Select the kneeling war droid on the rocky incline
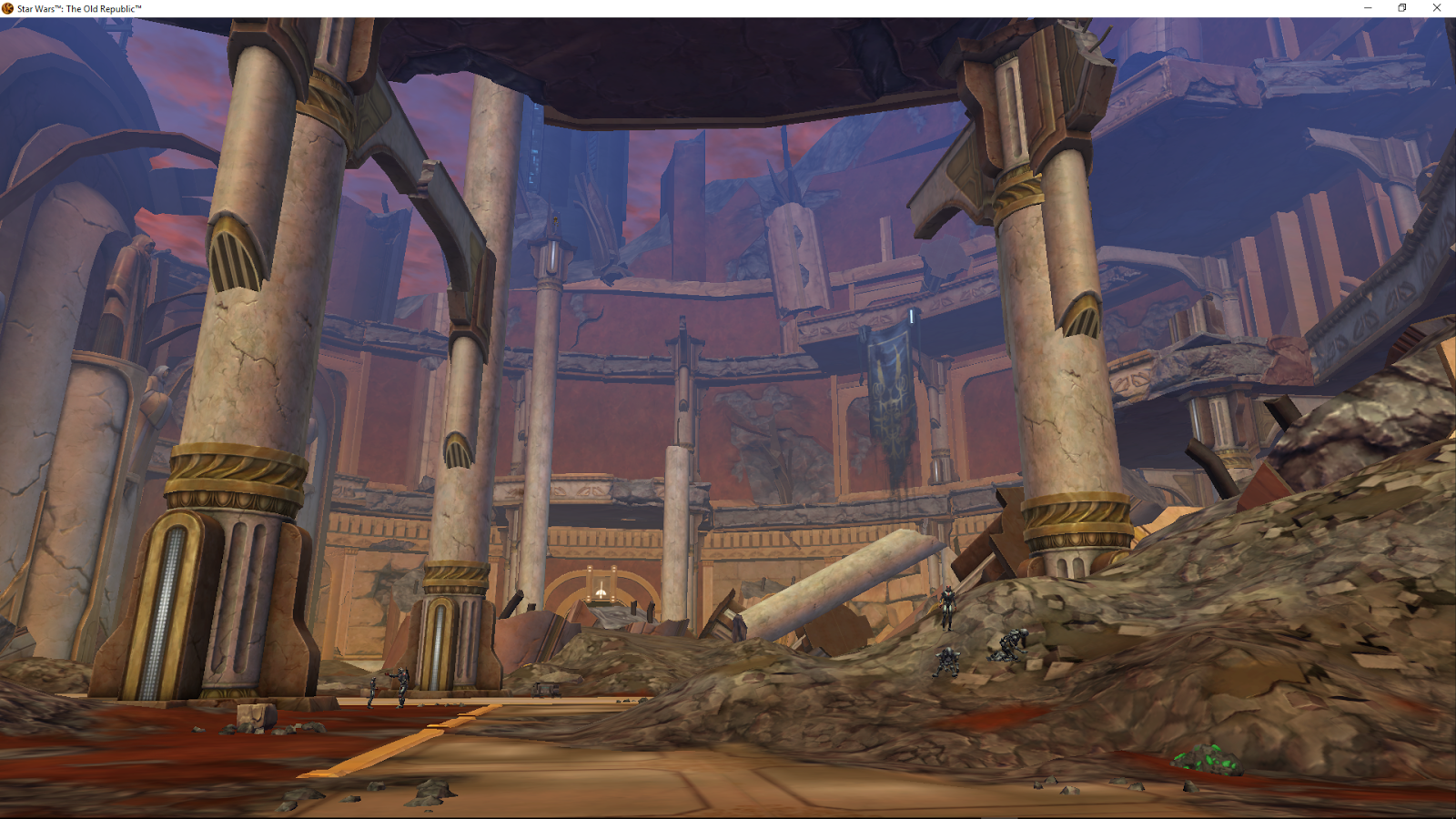 pyautogui.click(x=948, y=662)
